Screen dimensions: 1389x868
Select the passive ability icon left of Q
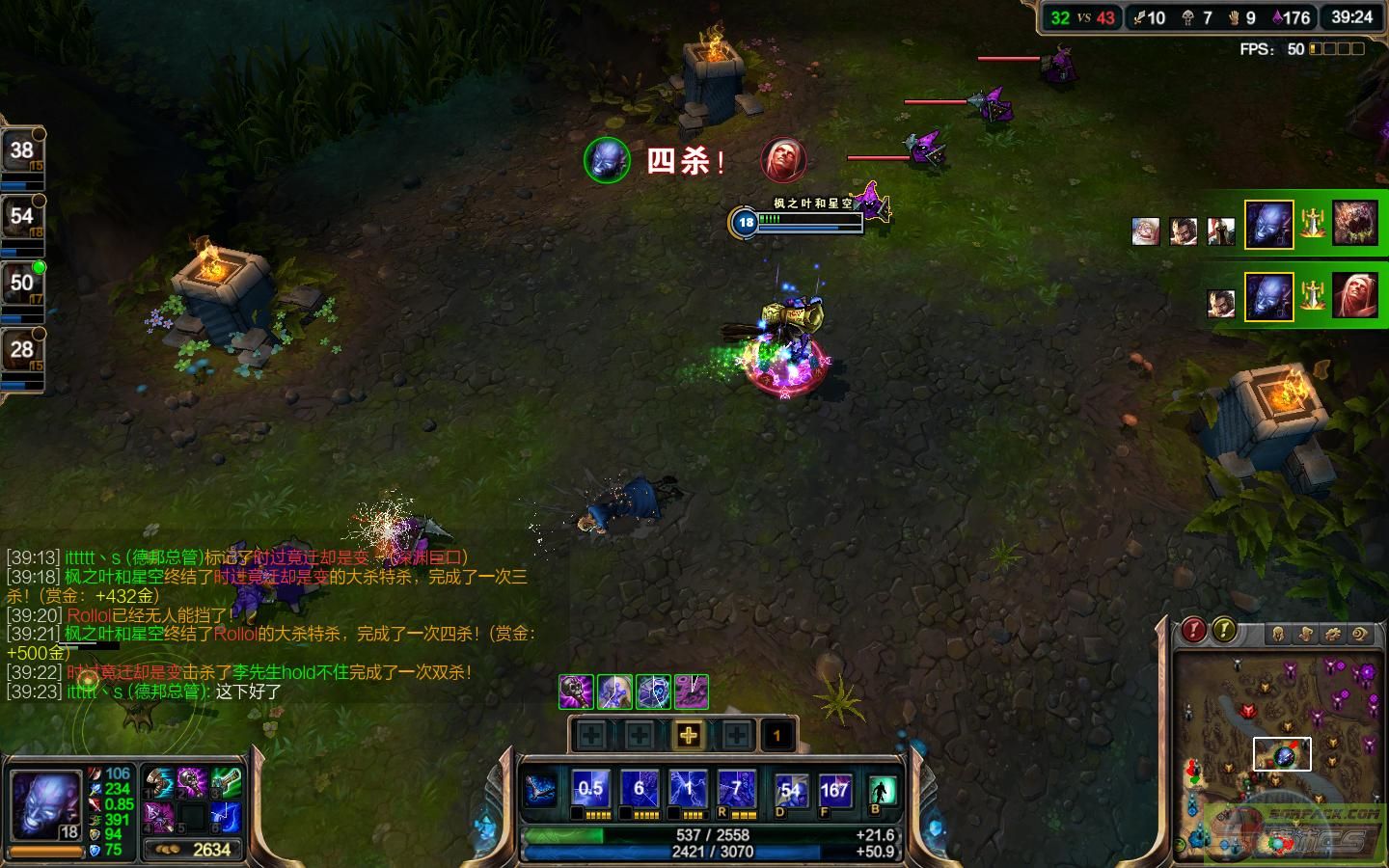point(541,790)
